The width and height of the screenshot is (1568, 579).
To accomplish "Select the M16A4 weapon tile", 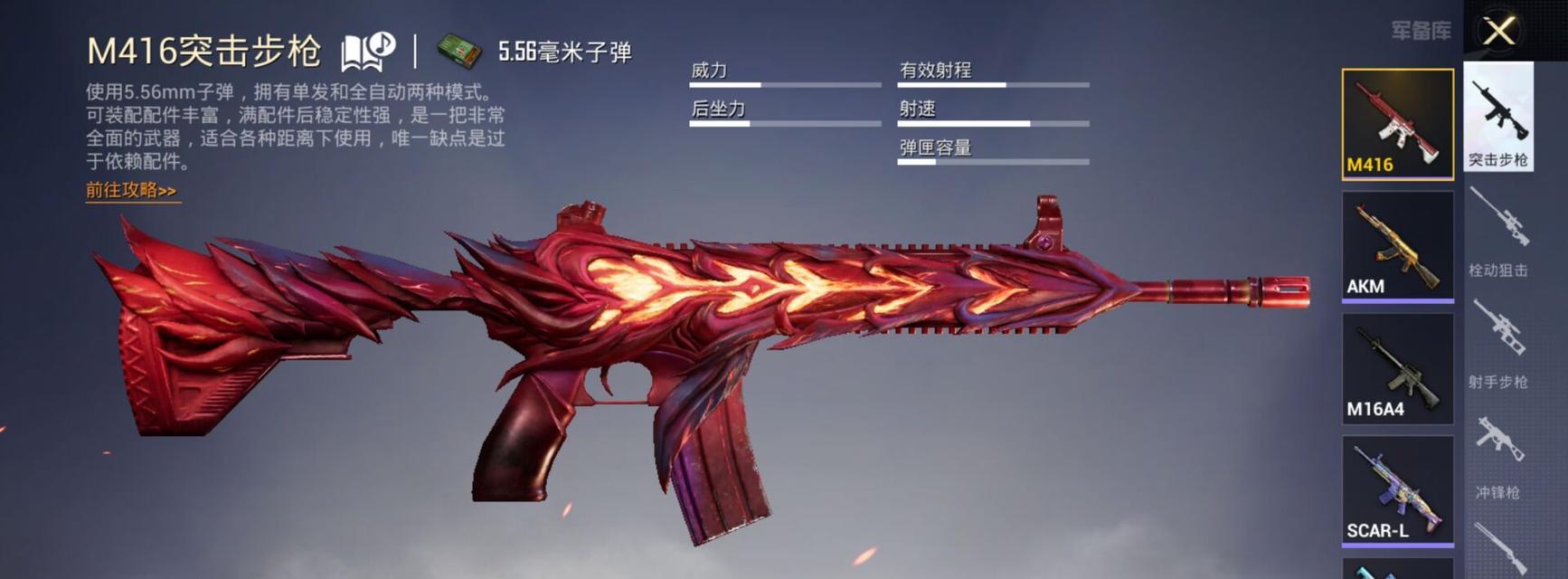I will point(1397,368).
